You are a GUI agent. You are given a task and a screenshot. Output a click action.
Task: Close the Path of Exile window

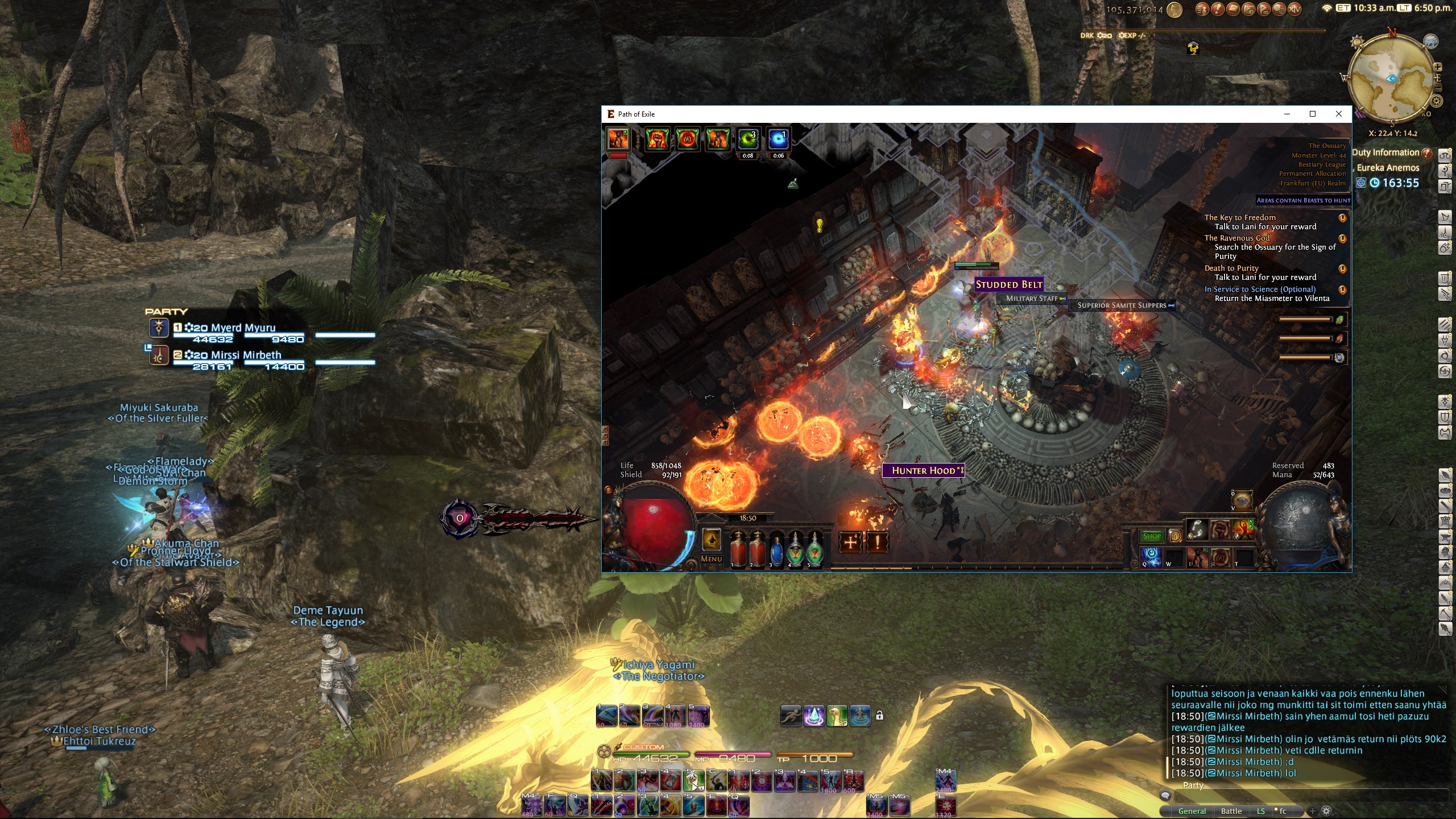(x=1338, y=114)
